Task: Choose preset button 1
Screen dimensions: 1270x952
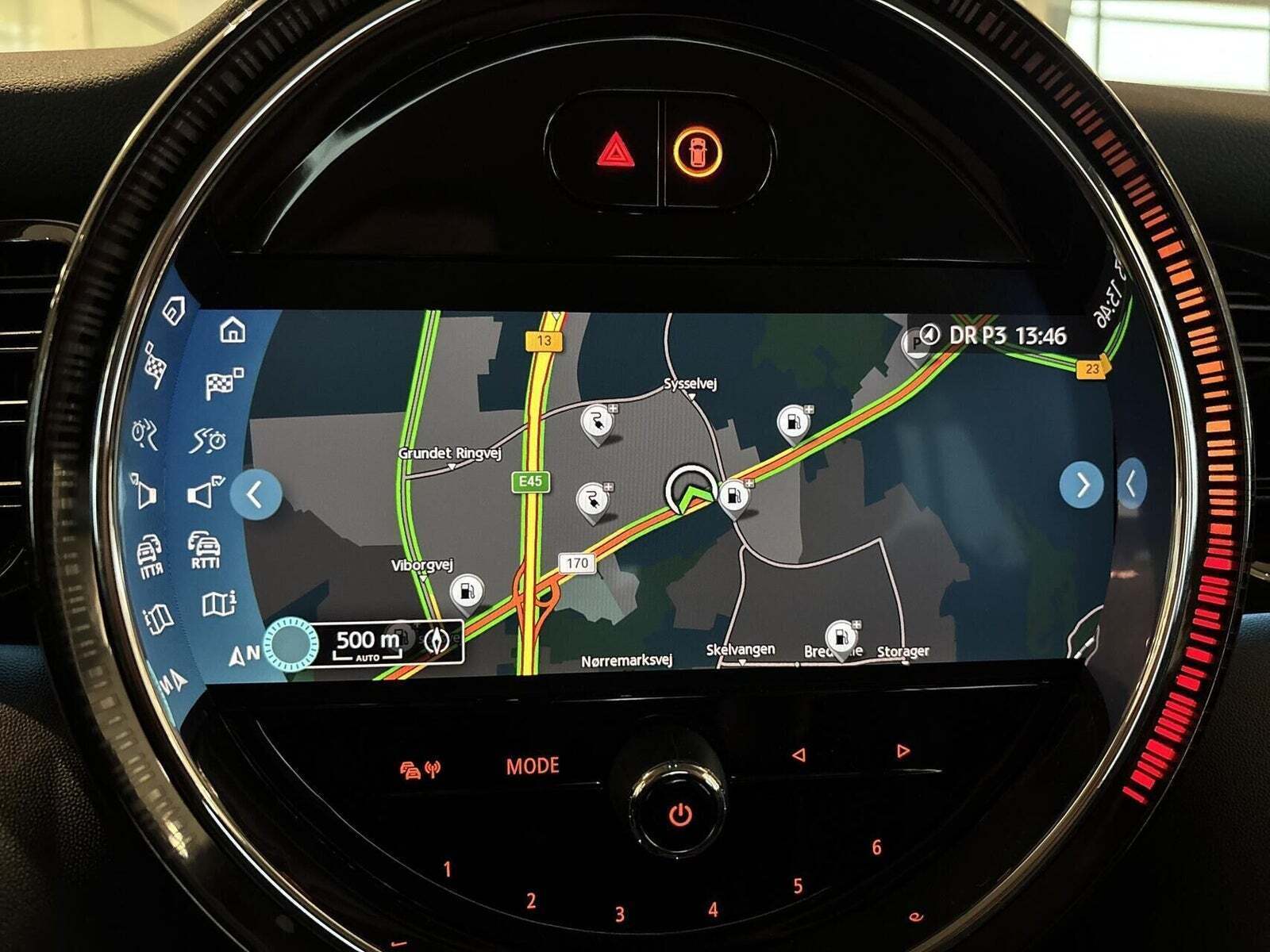Action: (x=447, y=869)
